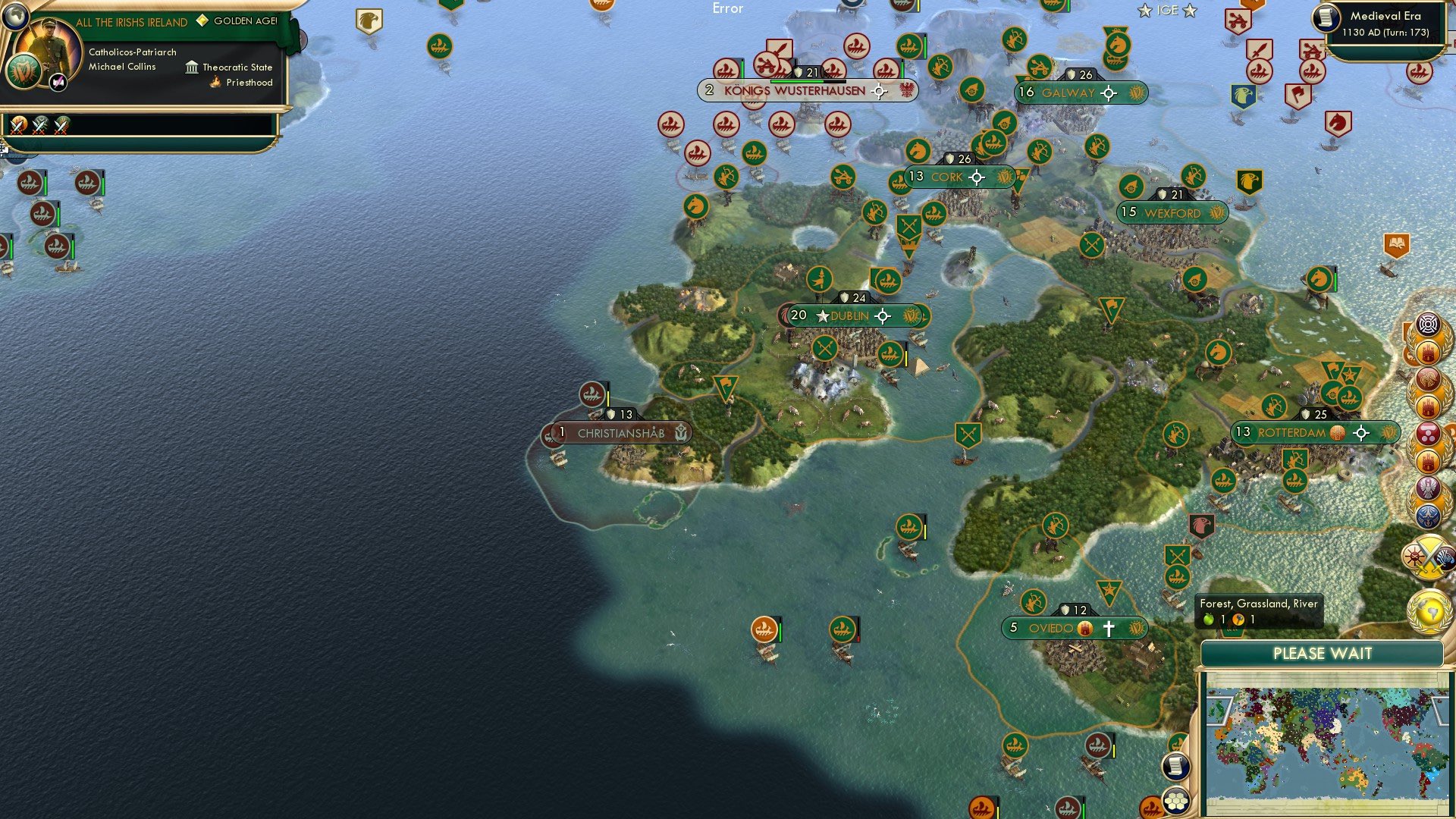Toggle Dublin's citizen focus target icon

[x=883, y=315]
